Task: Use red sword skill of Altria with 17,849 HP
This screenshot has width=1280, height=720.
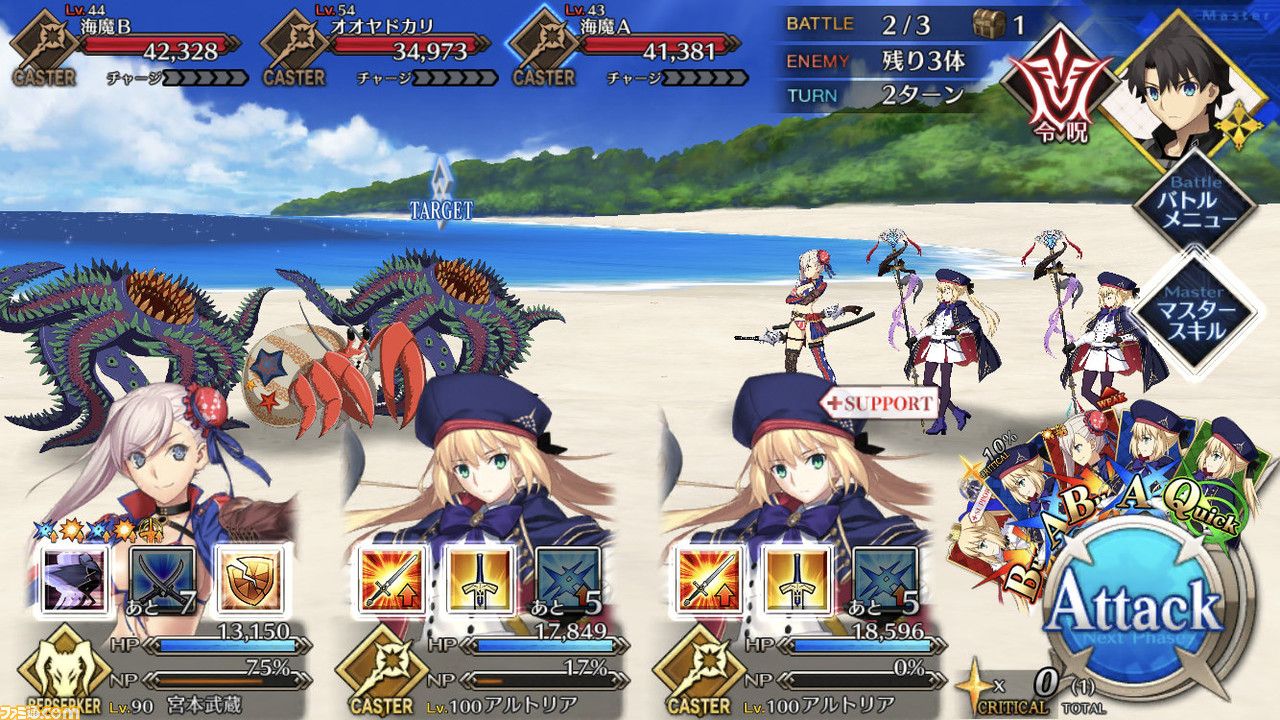Action: [x=387, y=580]
